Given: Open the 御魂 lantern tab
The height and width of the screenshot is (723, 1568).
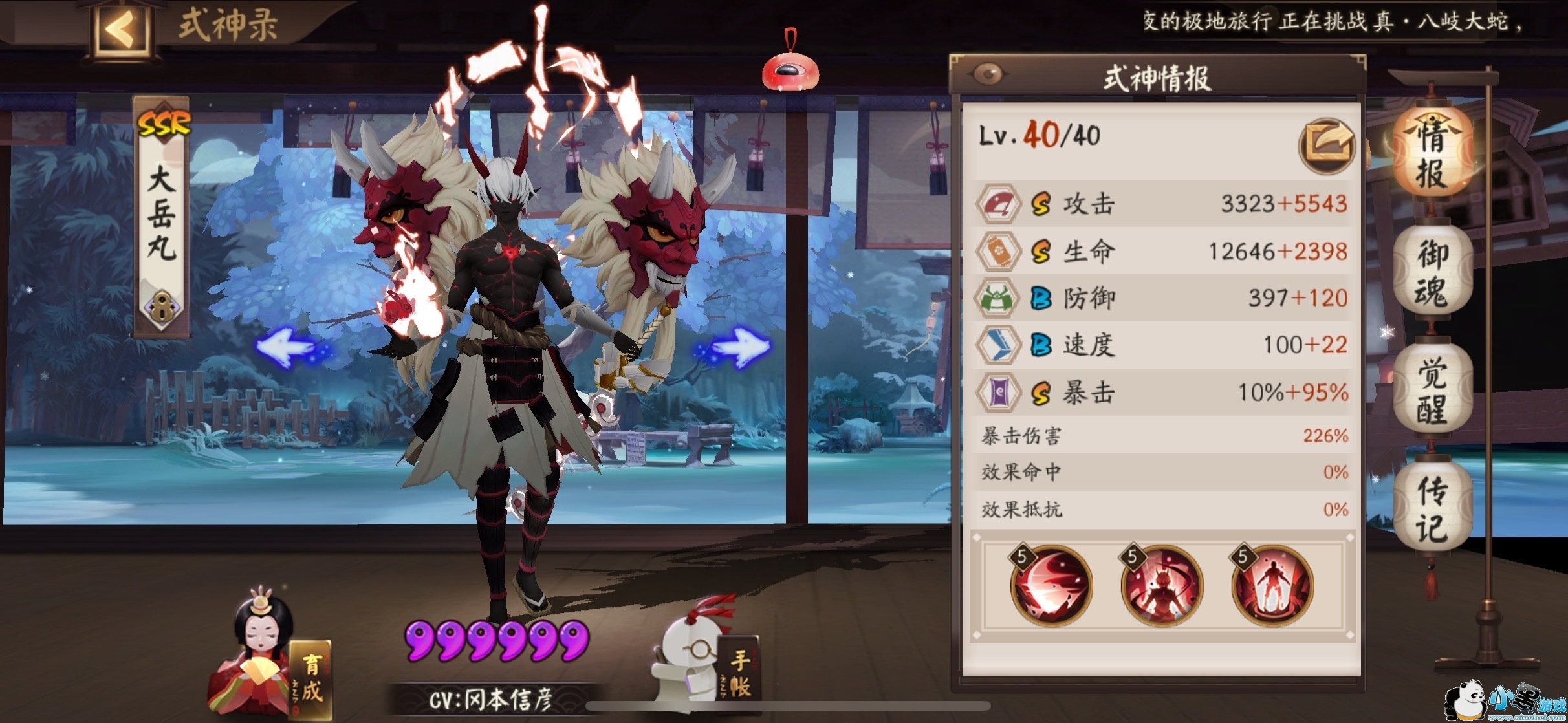Looking at the screenshot, I should (1432, 273).
